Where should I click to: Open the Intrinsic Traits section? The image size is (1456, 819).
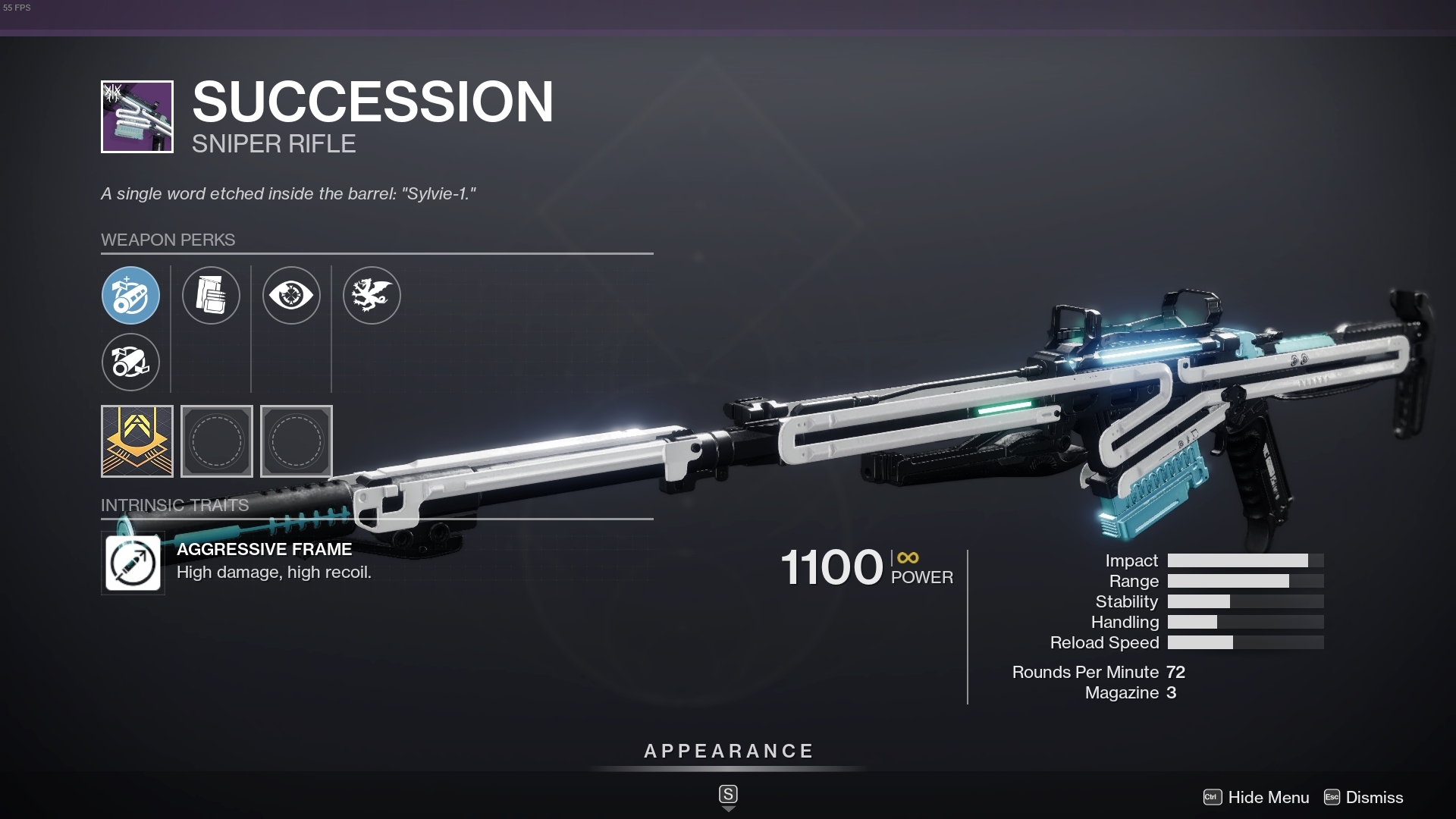coord(175,504)
